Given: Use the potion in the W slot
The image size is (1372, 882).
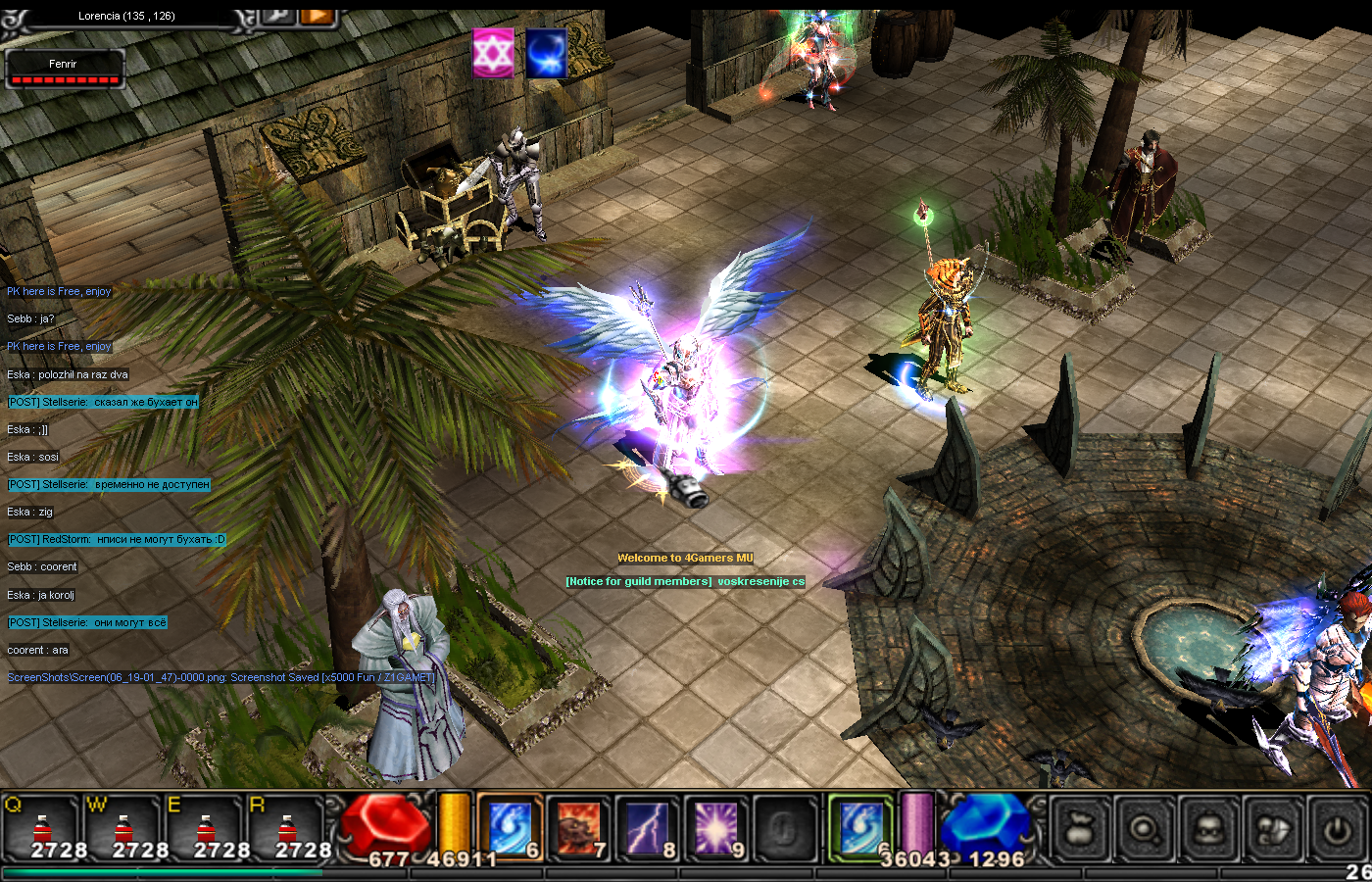Looking at the screenshot, I should [x=123, y=828].
